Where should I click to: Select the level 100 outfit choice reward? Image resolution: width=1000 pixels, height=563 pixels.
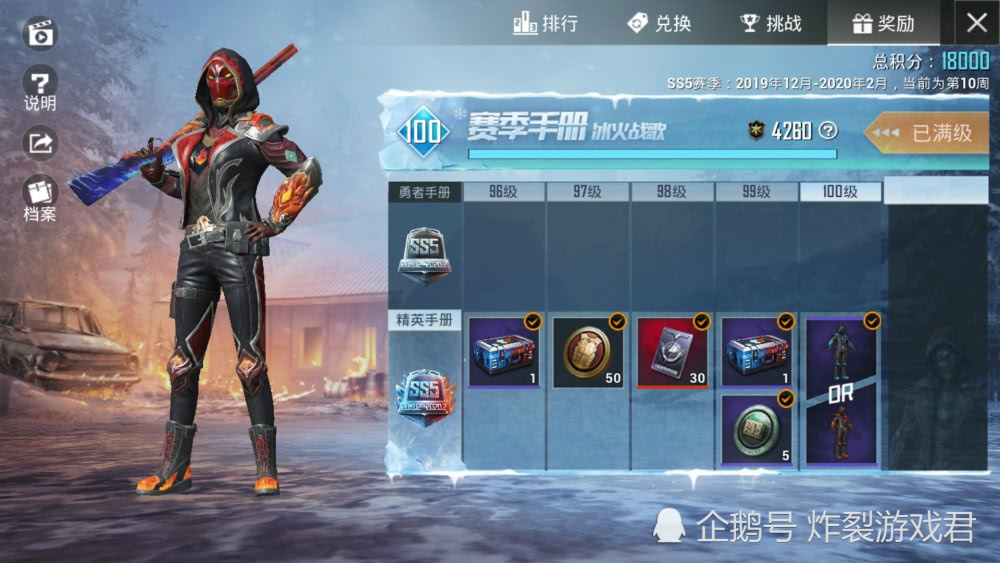[841, 390]
